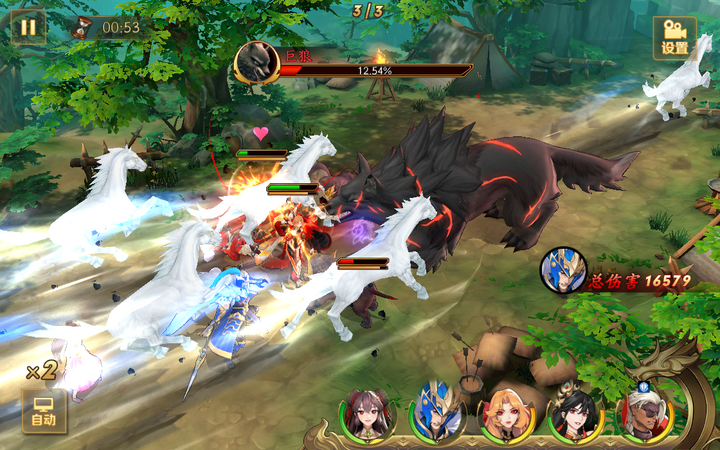Click the blue knight total damage portrait
Viewport: 720px width, 450px height.
[563, 269]
